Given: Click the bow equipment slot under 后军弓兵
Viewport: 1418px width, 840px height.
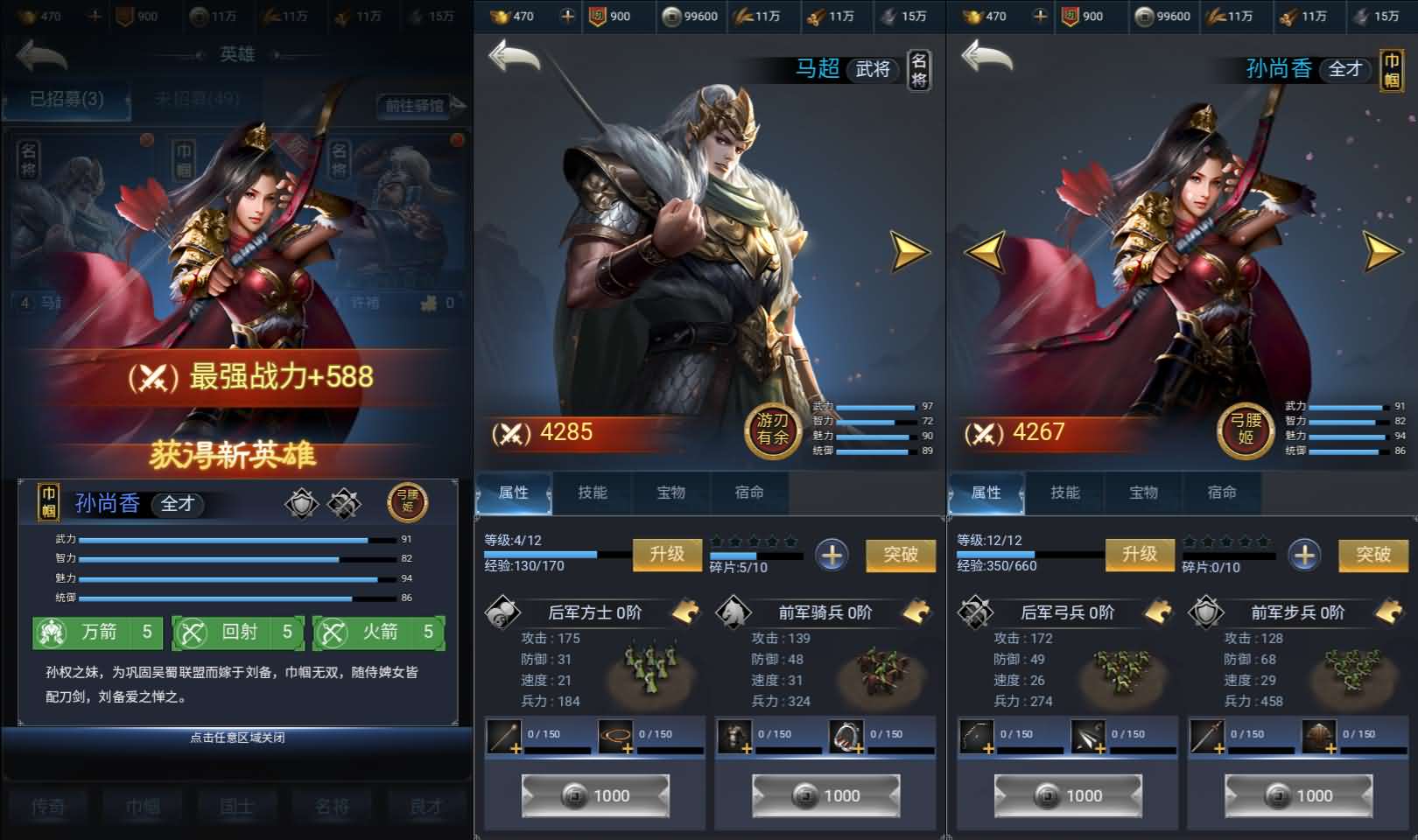Looking at the screenshot, I should 976,735.
